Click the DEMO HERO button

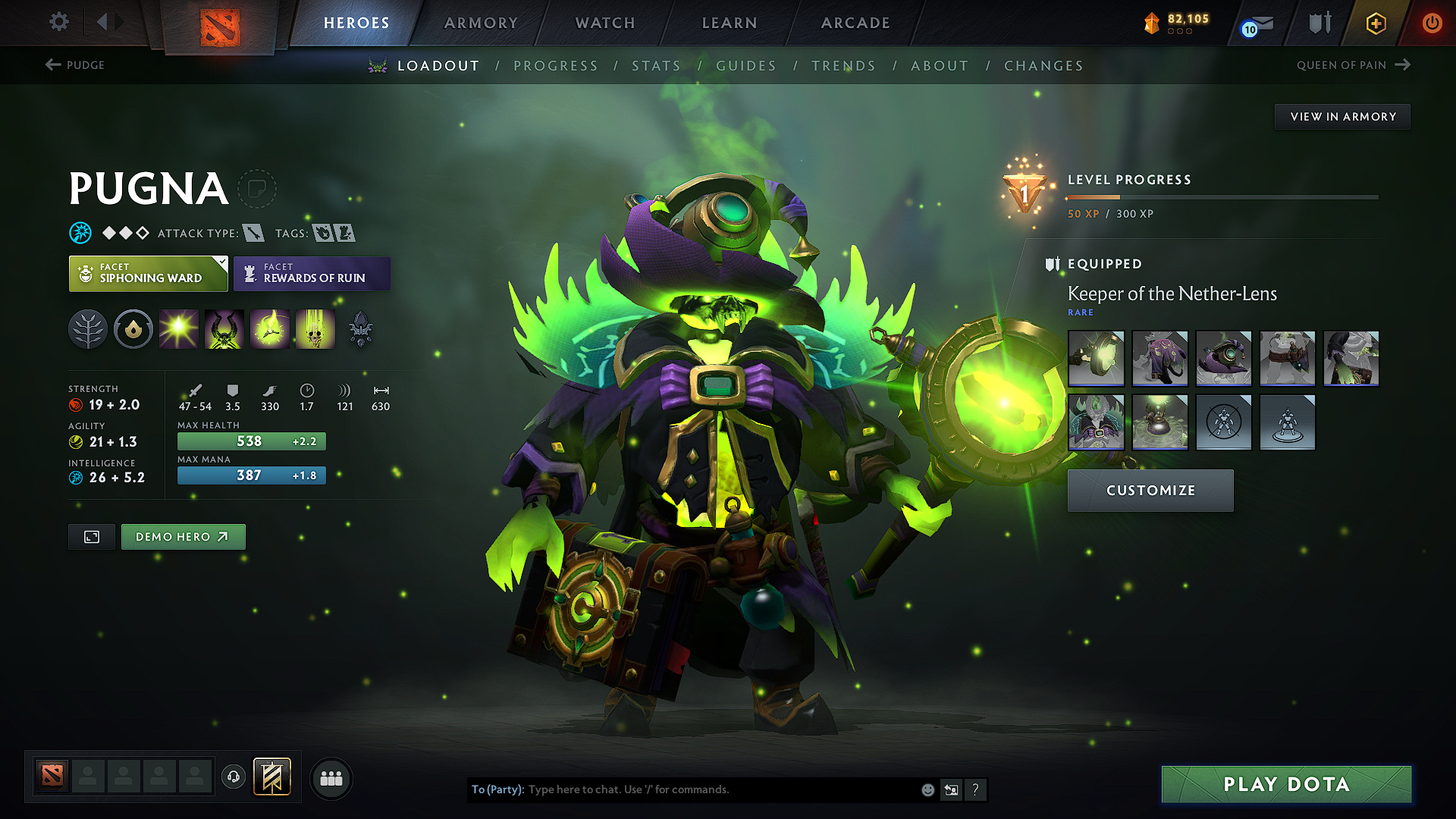click(x=183, y=536)
